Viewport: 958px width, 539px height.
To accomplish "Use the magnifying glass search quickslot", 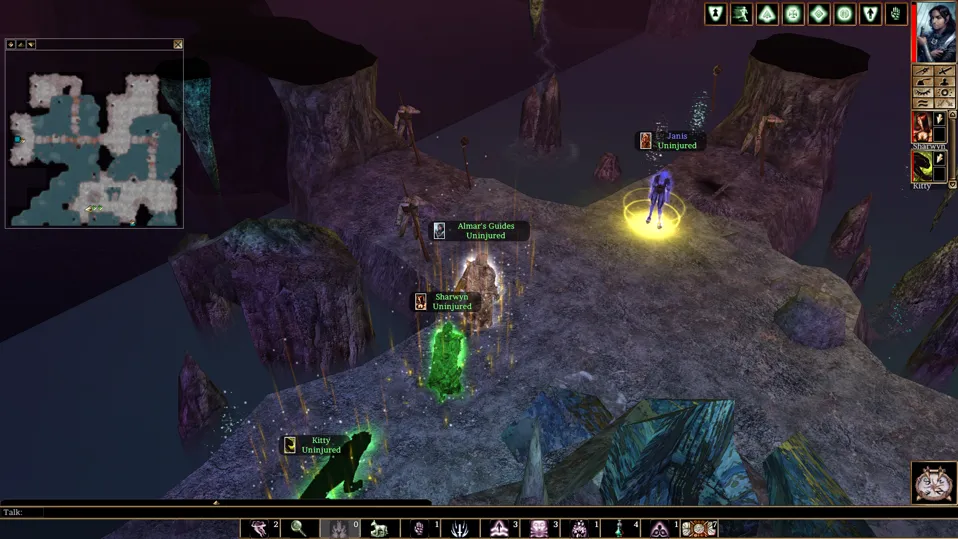I will pos(298,528).
